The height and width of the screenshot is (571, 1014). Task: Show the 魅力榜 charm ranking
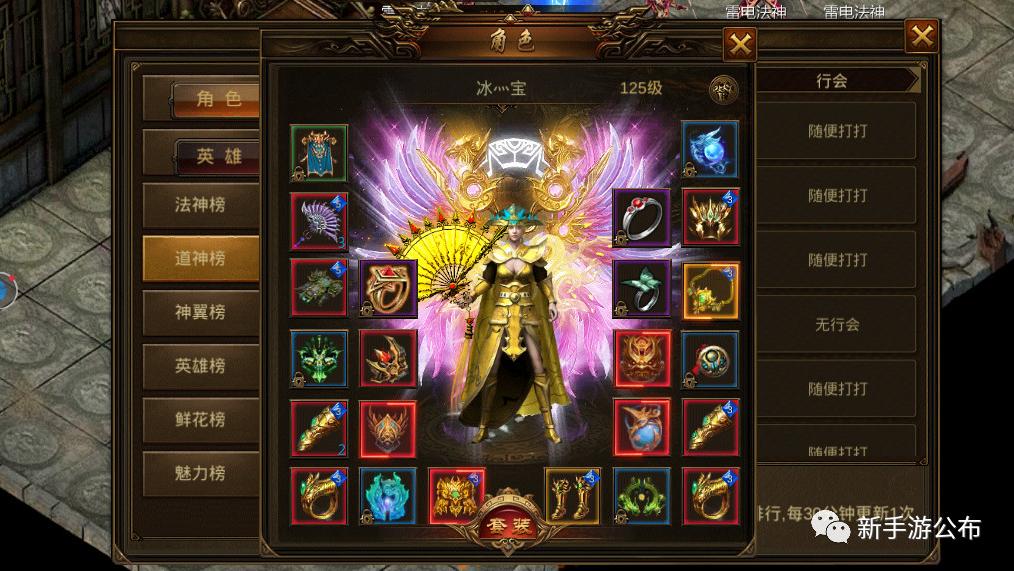200,474
